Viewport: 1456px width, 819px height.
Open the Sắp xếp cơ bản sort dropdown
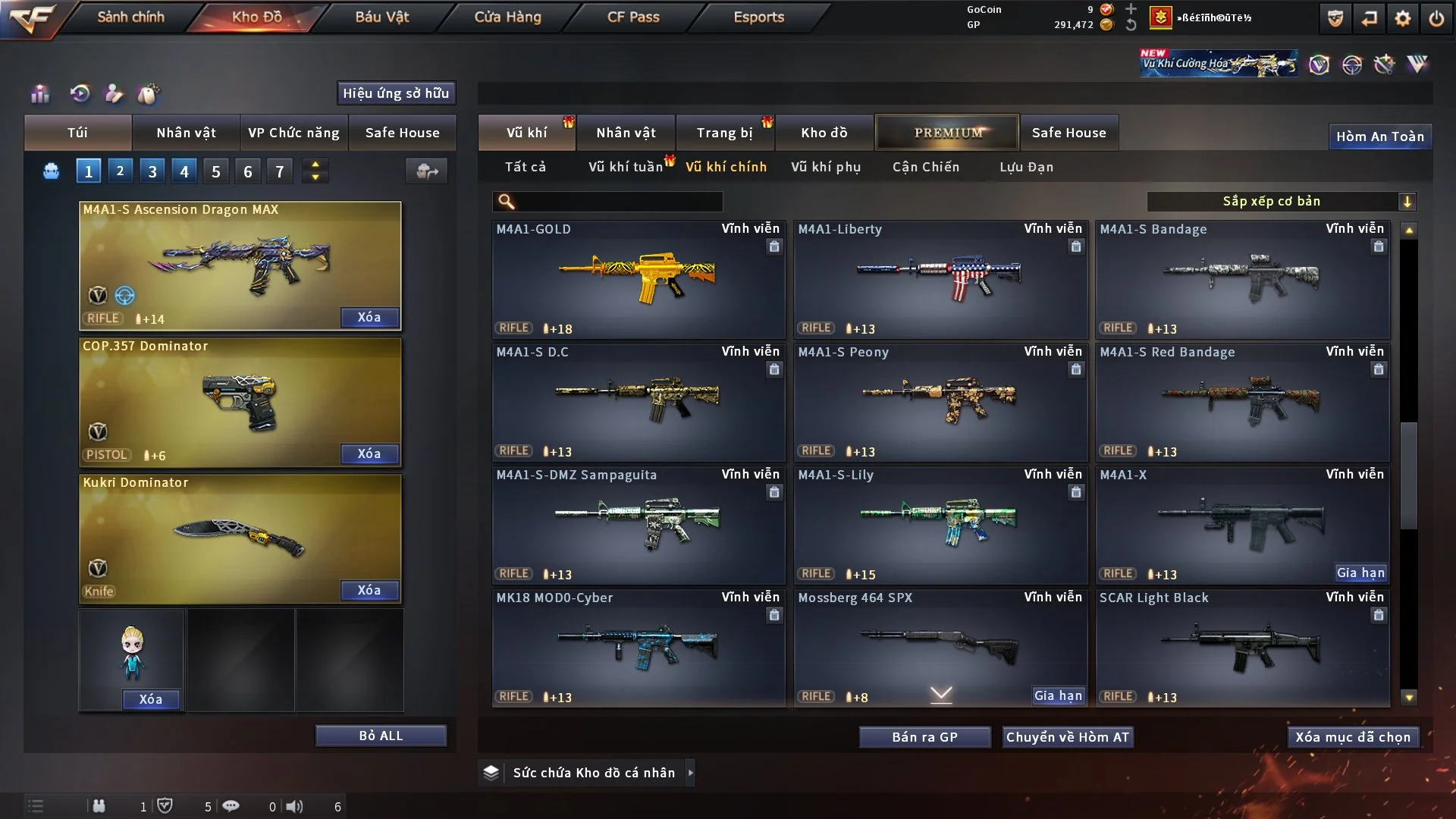pos(1281,202)
